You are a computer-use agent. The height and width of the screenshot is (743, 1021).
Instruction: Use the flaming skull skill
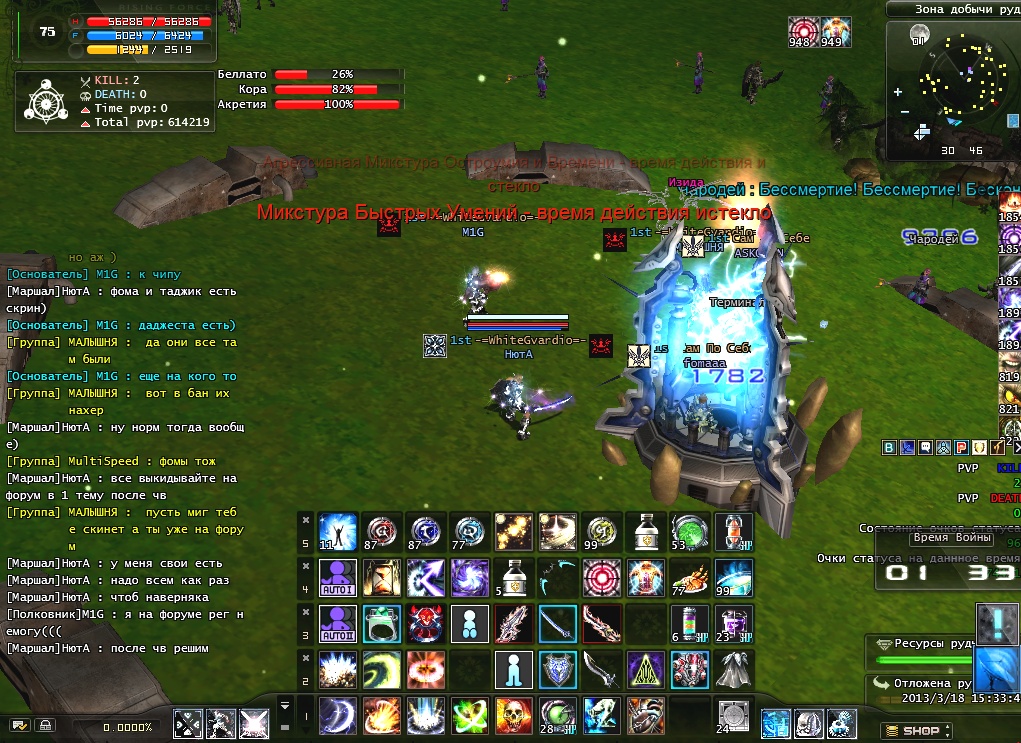click(x=512, y=715)
